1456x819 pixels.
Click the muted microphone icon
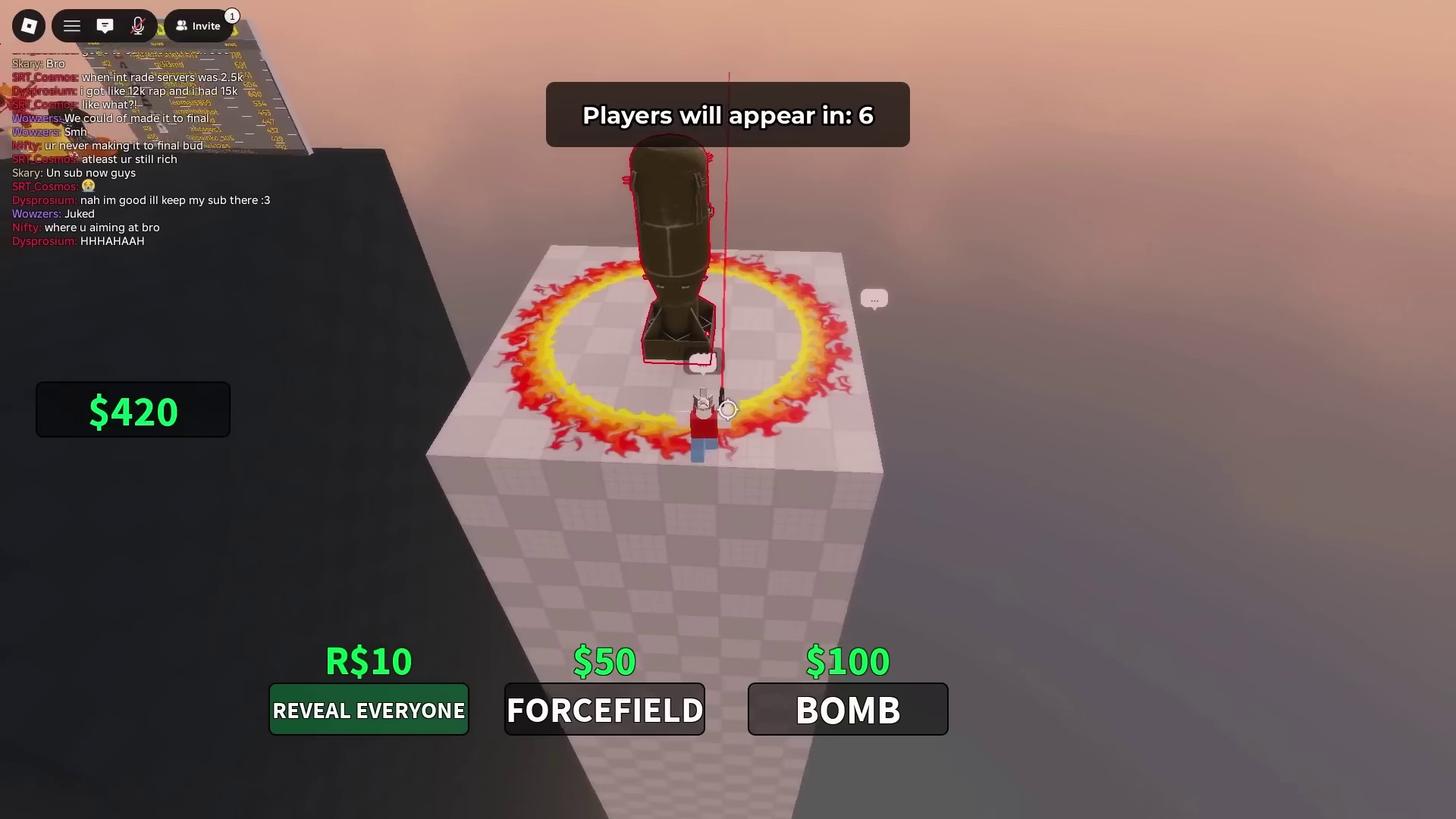pos(139,25)
